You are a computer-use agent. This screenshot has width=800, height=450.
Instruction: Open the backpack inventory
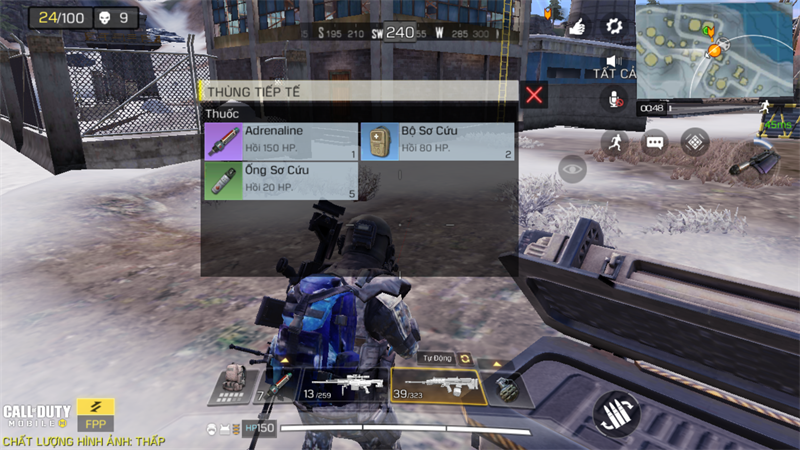233,381
